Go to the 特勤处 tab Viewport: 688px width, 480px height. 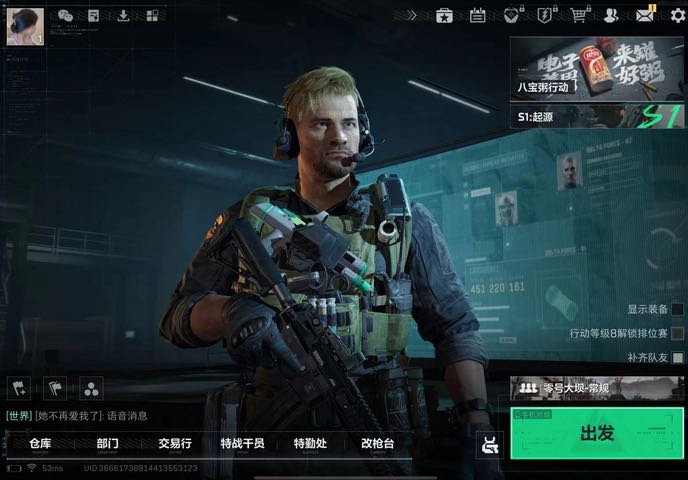(x=310, y=443)
